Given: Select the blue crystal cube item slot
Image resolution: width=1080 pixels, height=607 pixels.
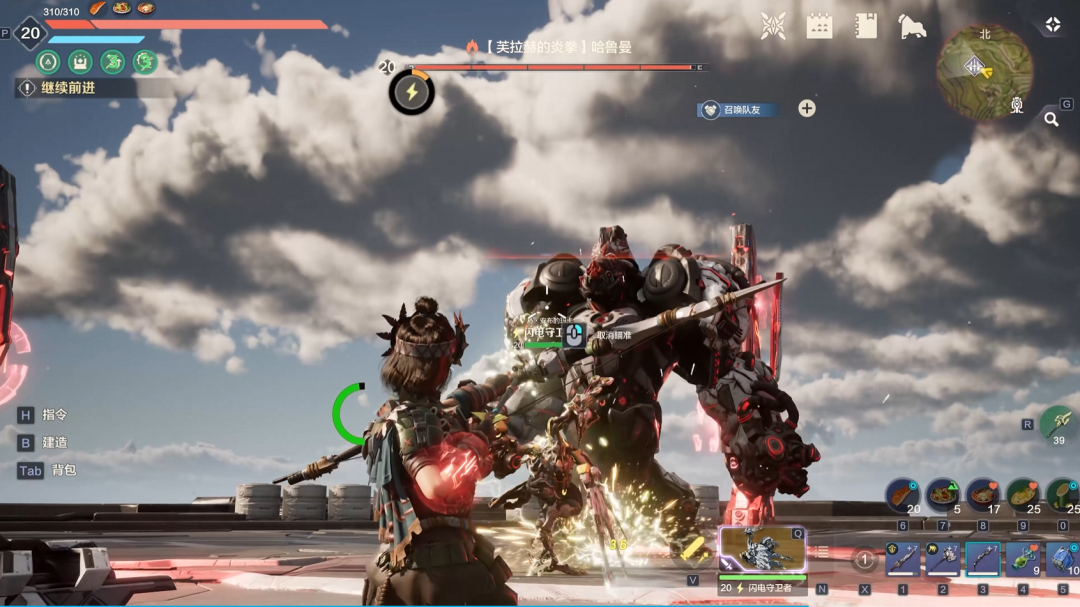Looking at the screenshot, I should (1062, 560).
